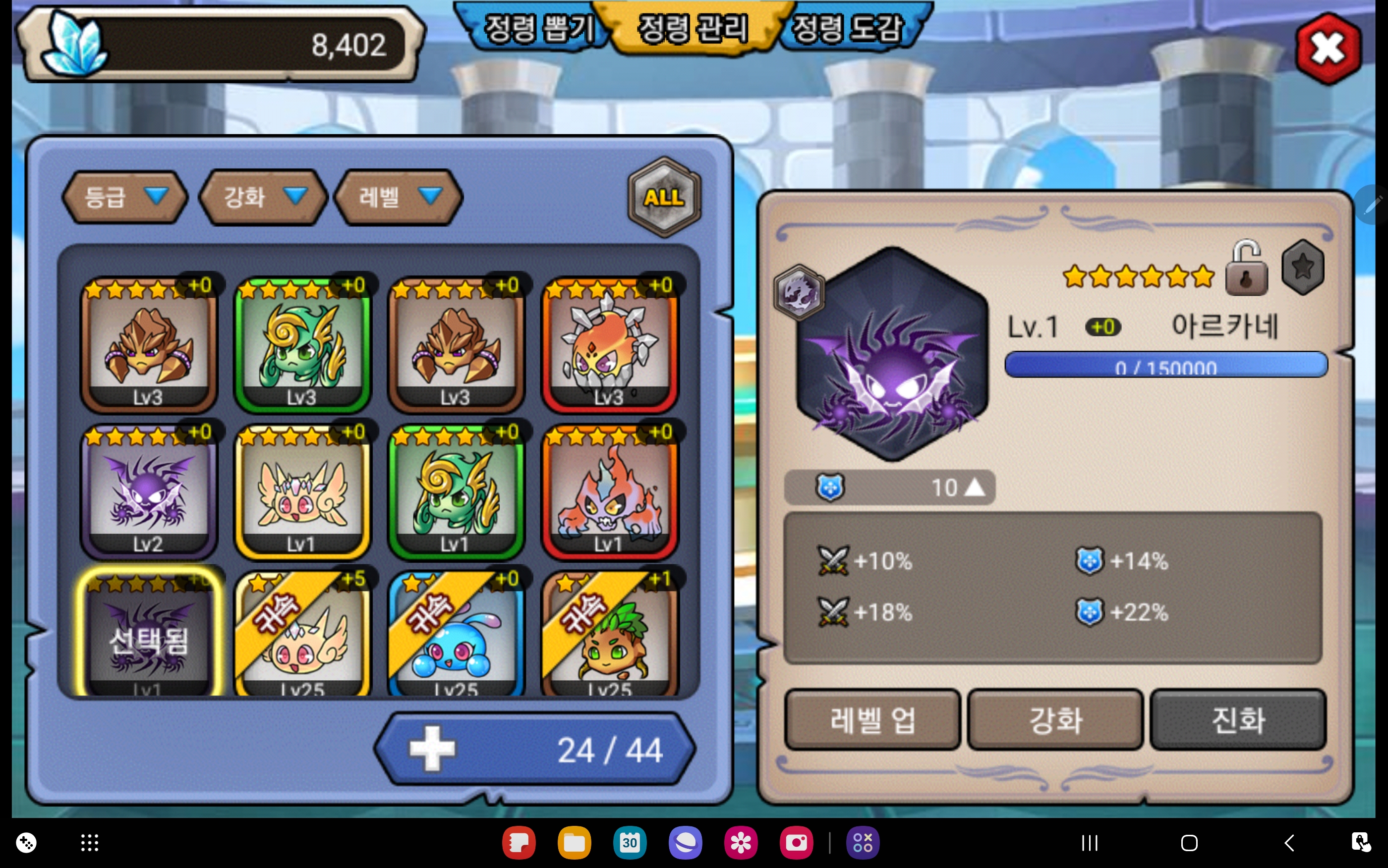Open the 레벨 sort dropdown

coord(398,197)
